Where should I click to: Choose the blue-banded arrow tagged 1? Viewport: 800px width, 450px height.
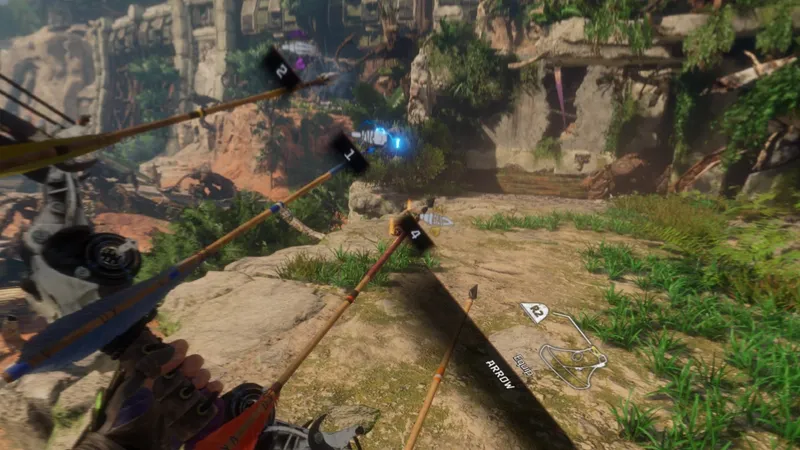pyautogui.click(x=348, y=154)
